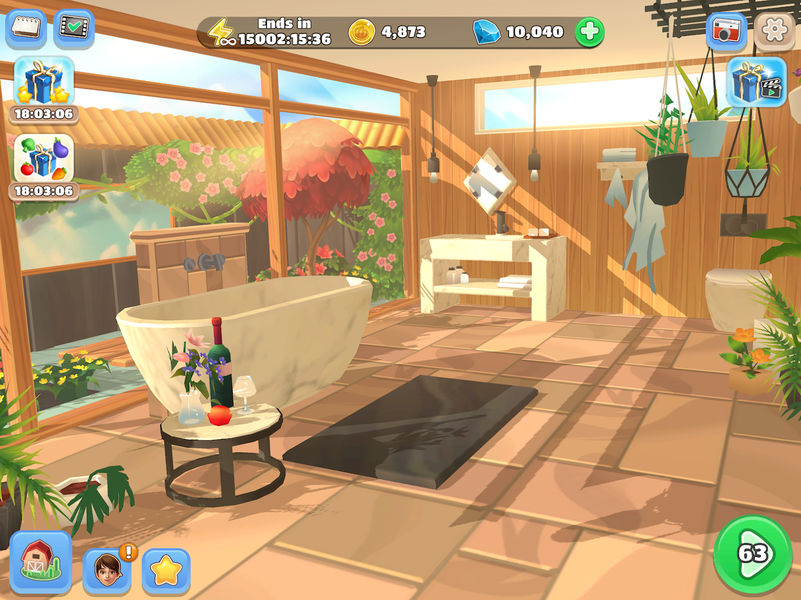The width and height of the screenshot is (801, 600).
Task: Open the gold star button
Action: point(166,570)
